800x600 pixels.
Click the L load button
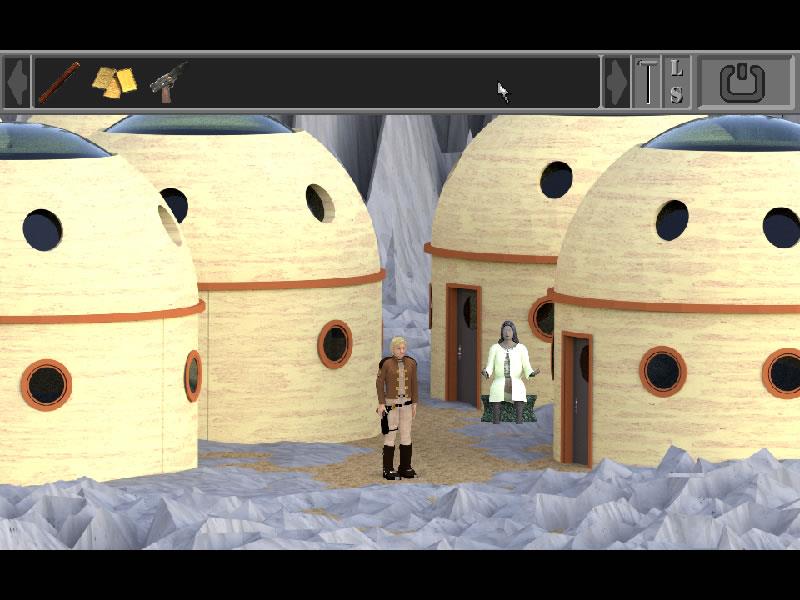(677, 69)
